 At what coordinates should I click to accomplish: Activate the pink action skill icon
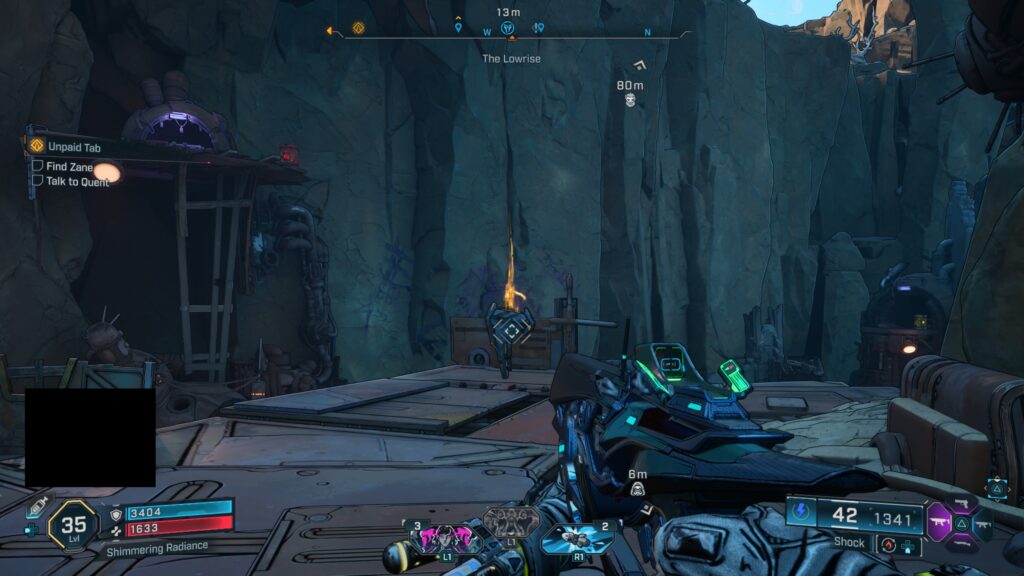click(x=442, y=538)
